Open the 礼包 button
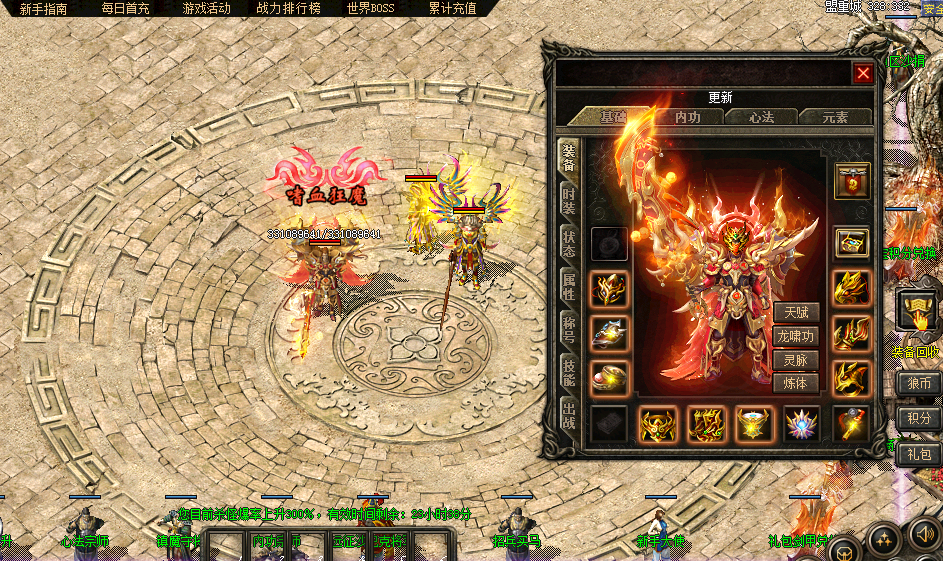This screenshot has height=561, width=943. coord(918,453)
